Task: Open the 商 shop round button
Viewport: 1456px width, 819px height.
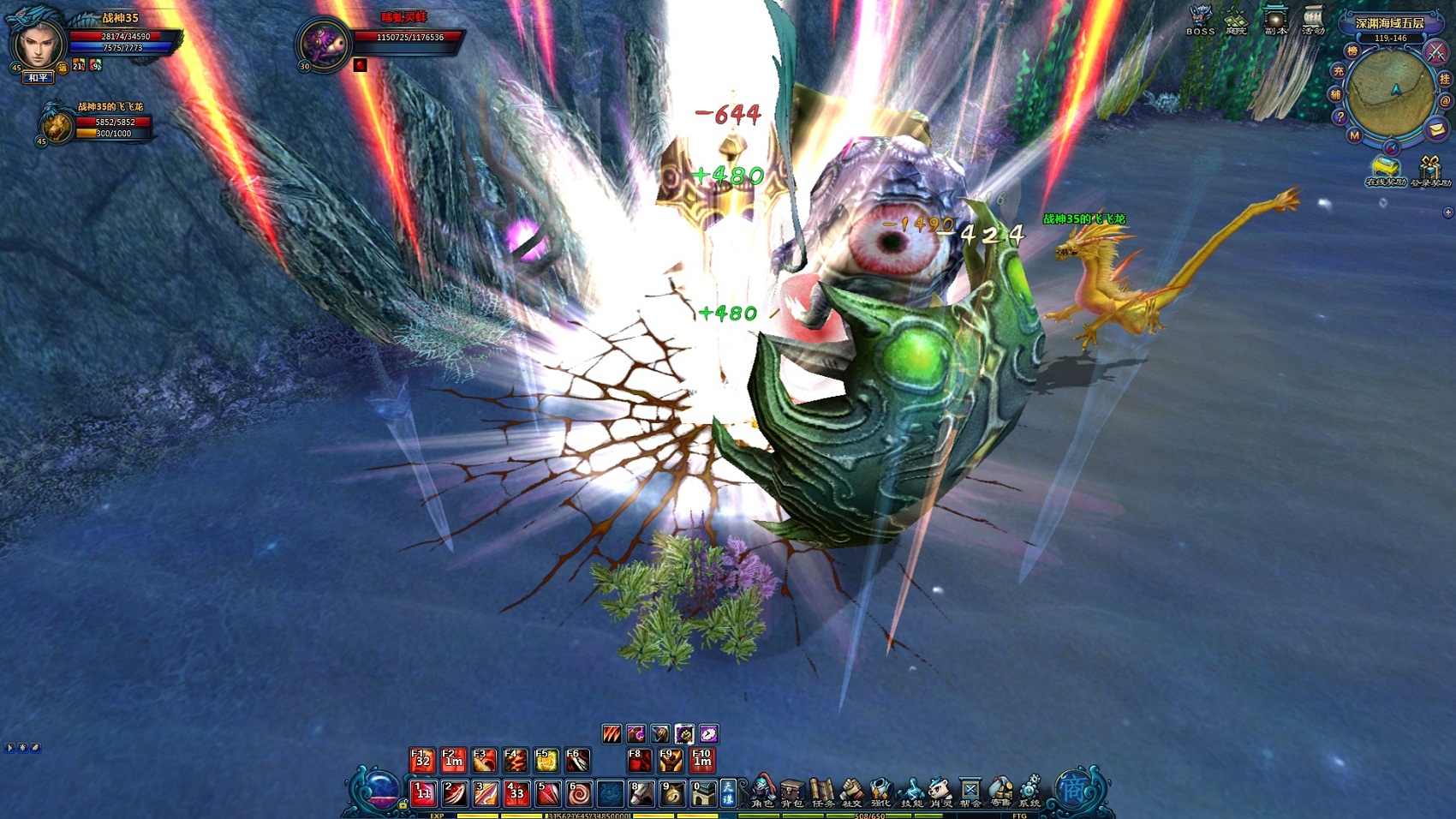Action: 1073,789
